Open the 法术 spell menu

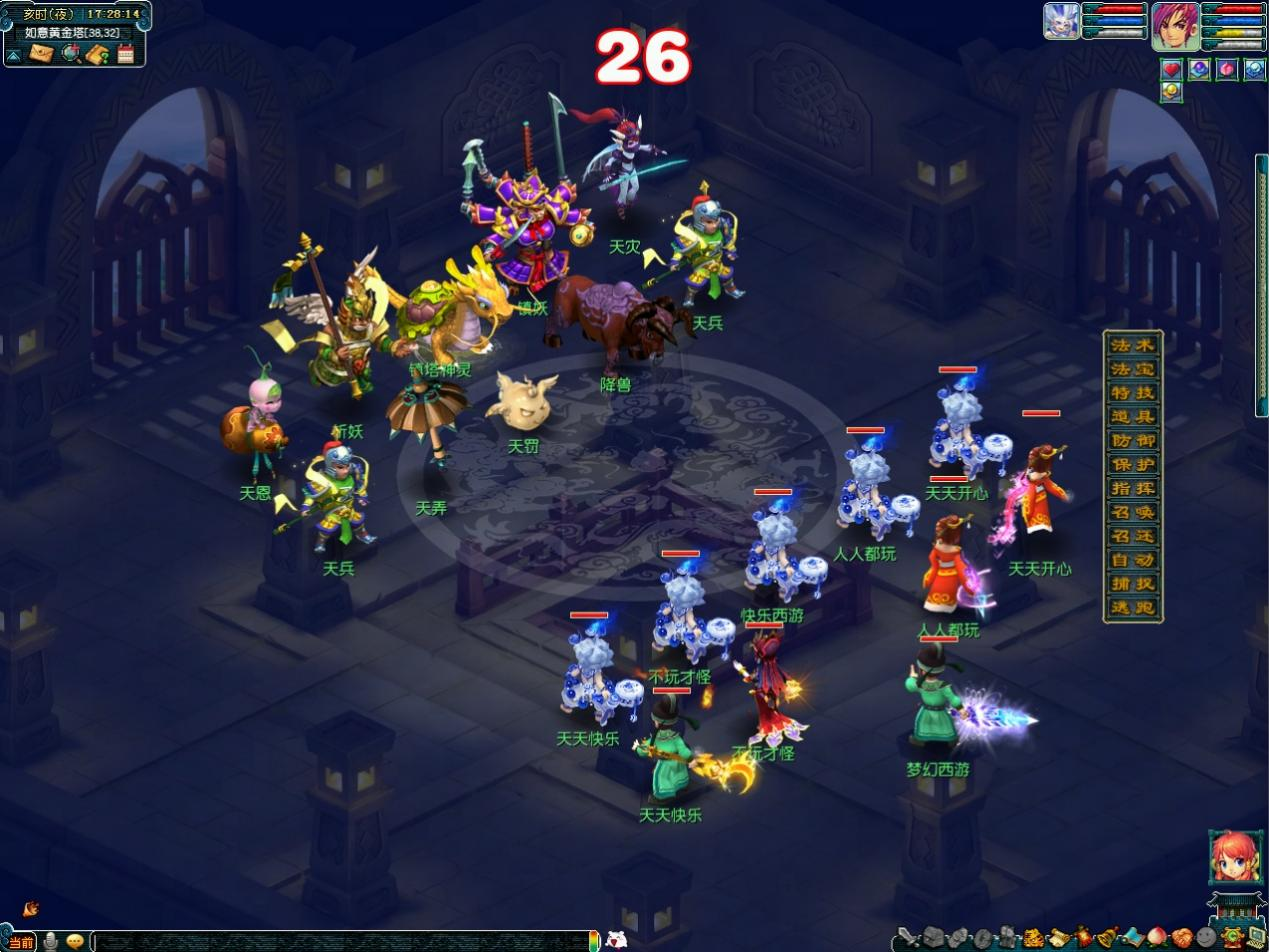(x=1133, y=345)
